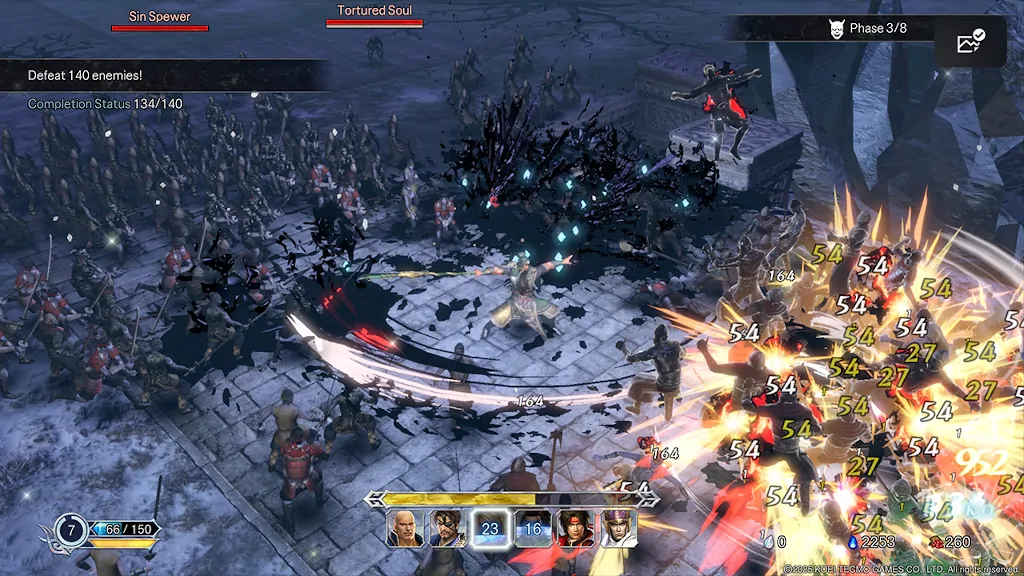
Task: Select the portrait slot showing cooldown 23
Action: (490, 528)
